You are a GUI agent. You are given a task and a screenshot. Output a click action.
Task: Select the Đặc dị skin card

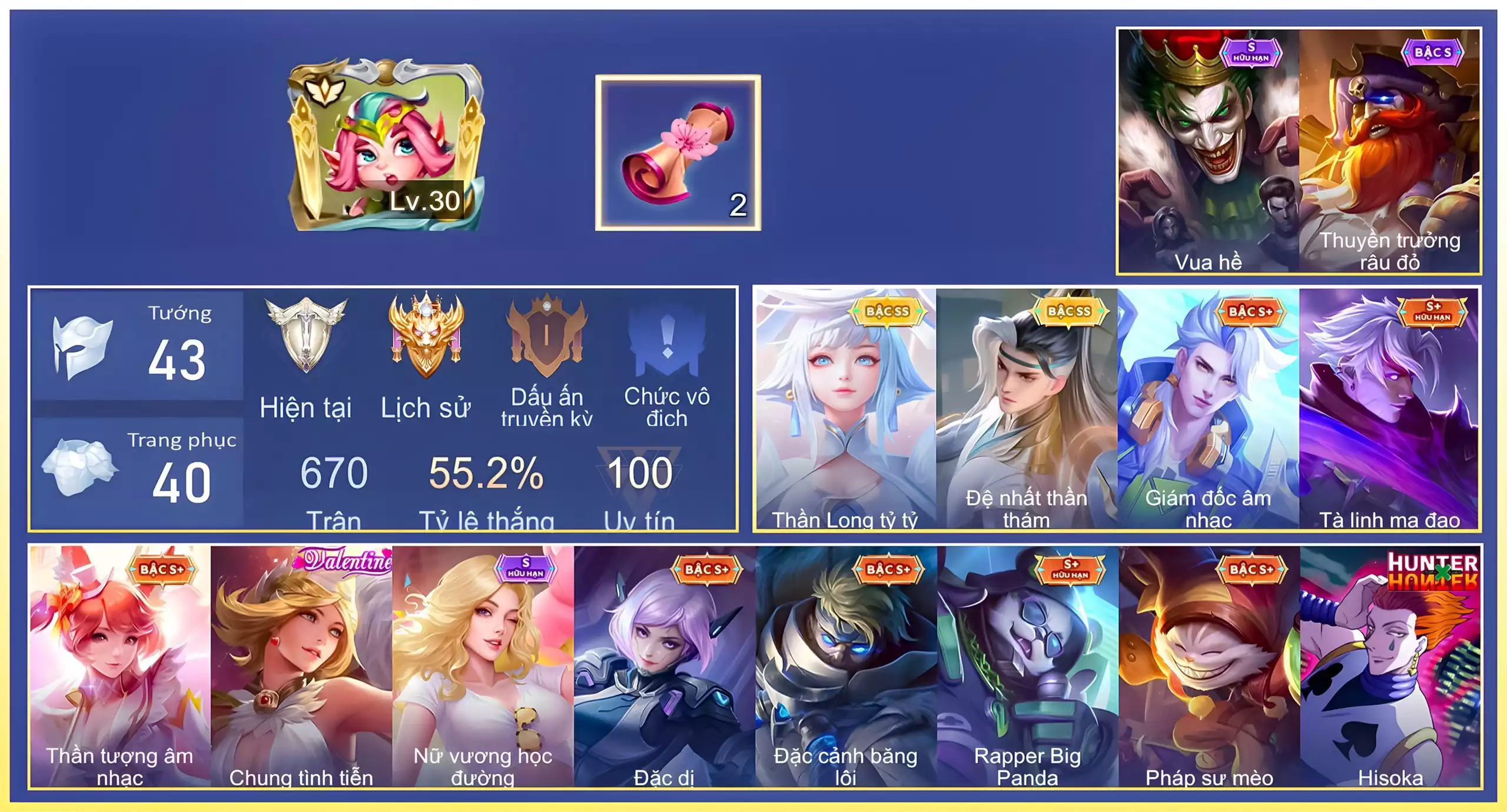pos(664,666)
